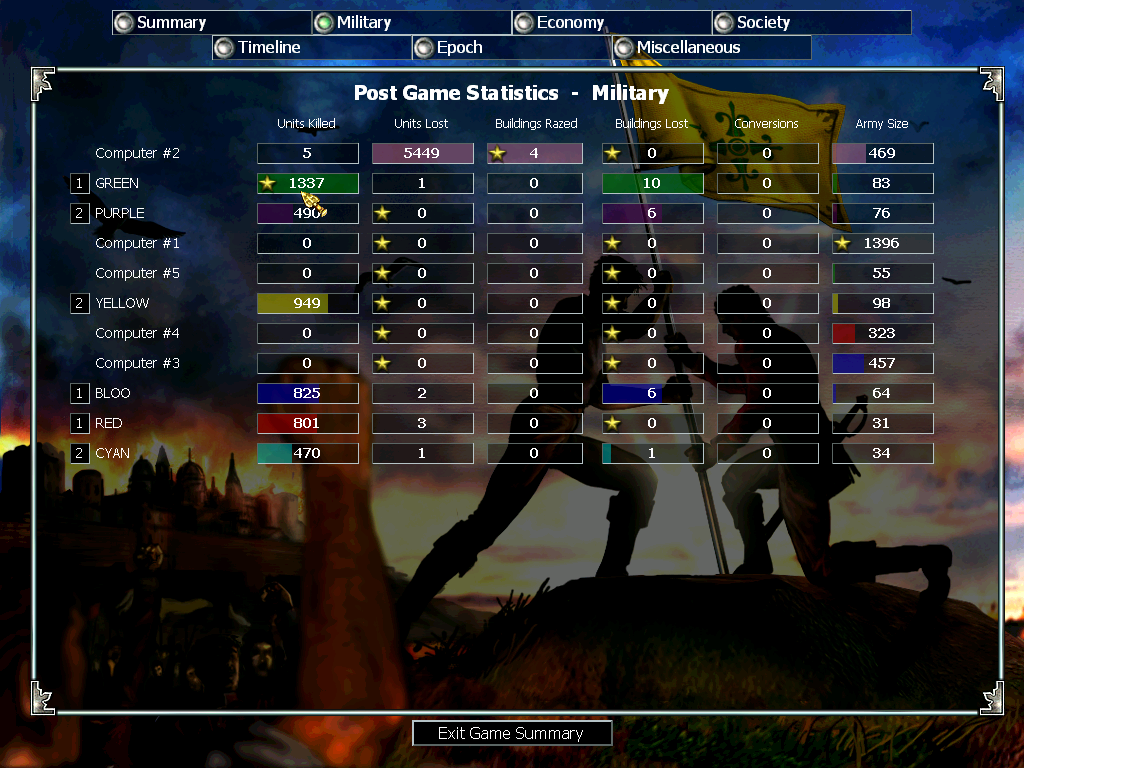
Task: Switch to the Summary tab
Action: pyautogui.click(x=211, y=23)
